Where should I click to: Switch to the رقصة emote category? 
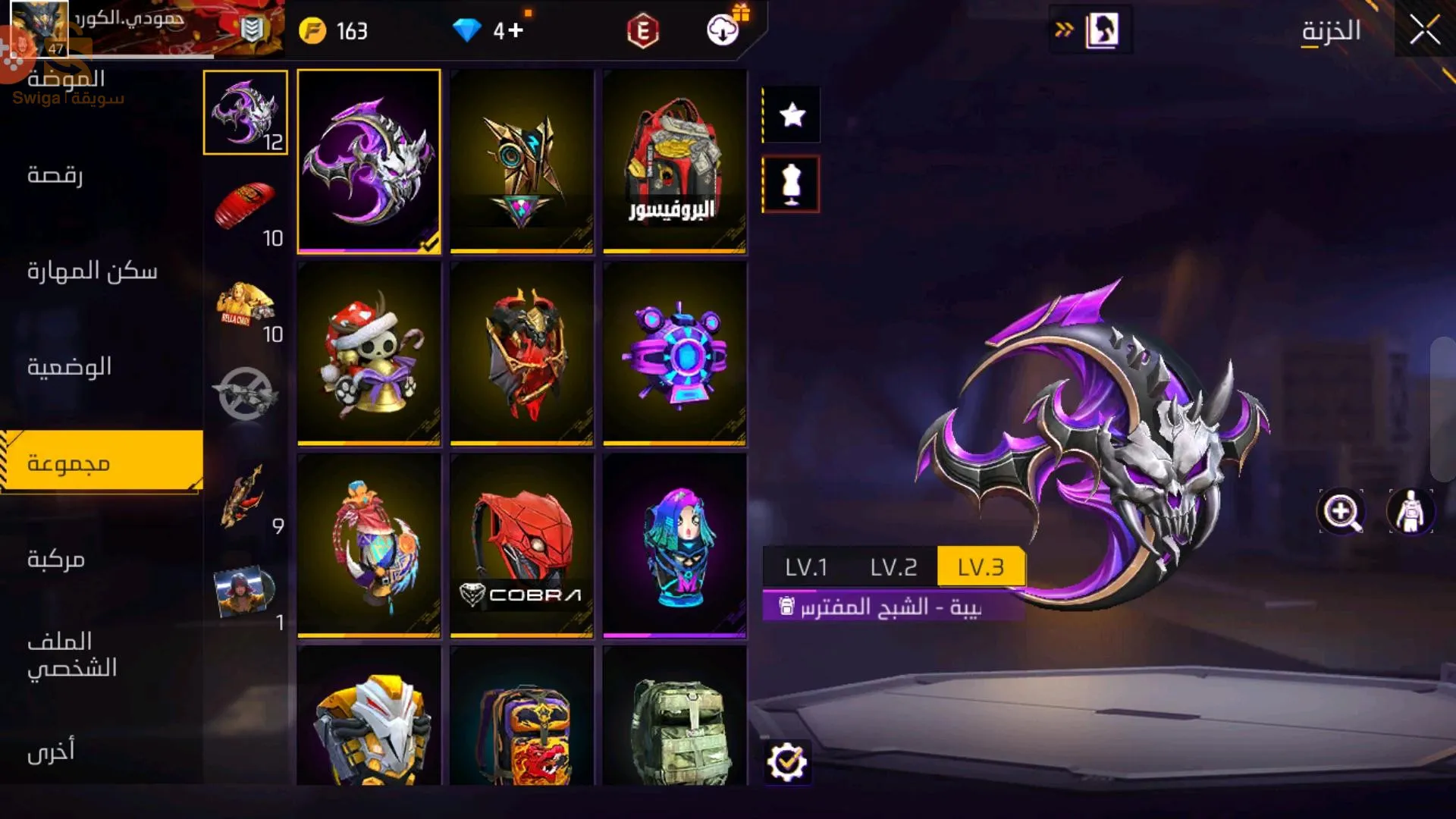tap(55, 175)
